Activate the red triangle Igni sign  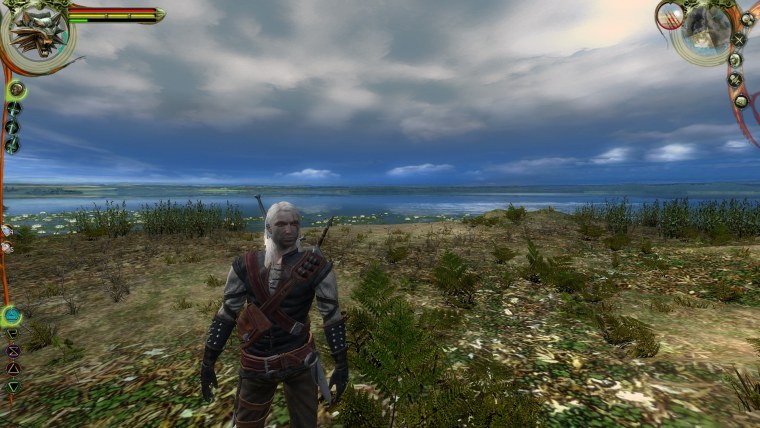[x=13, y=368]
